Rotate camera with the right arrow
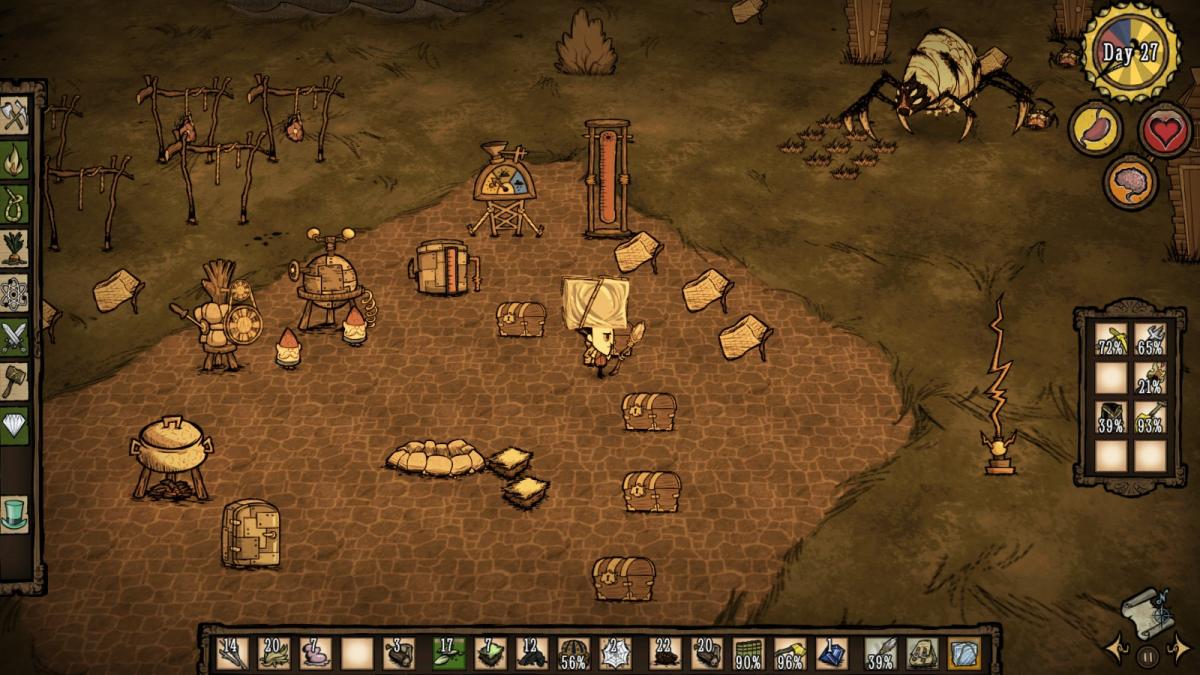 1180,649
